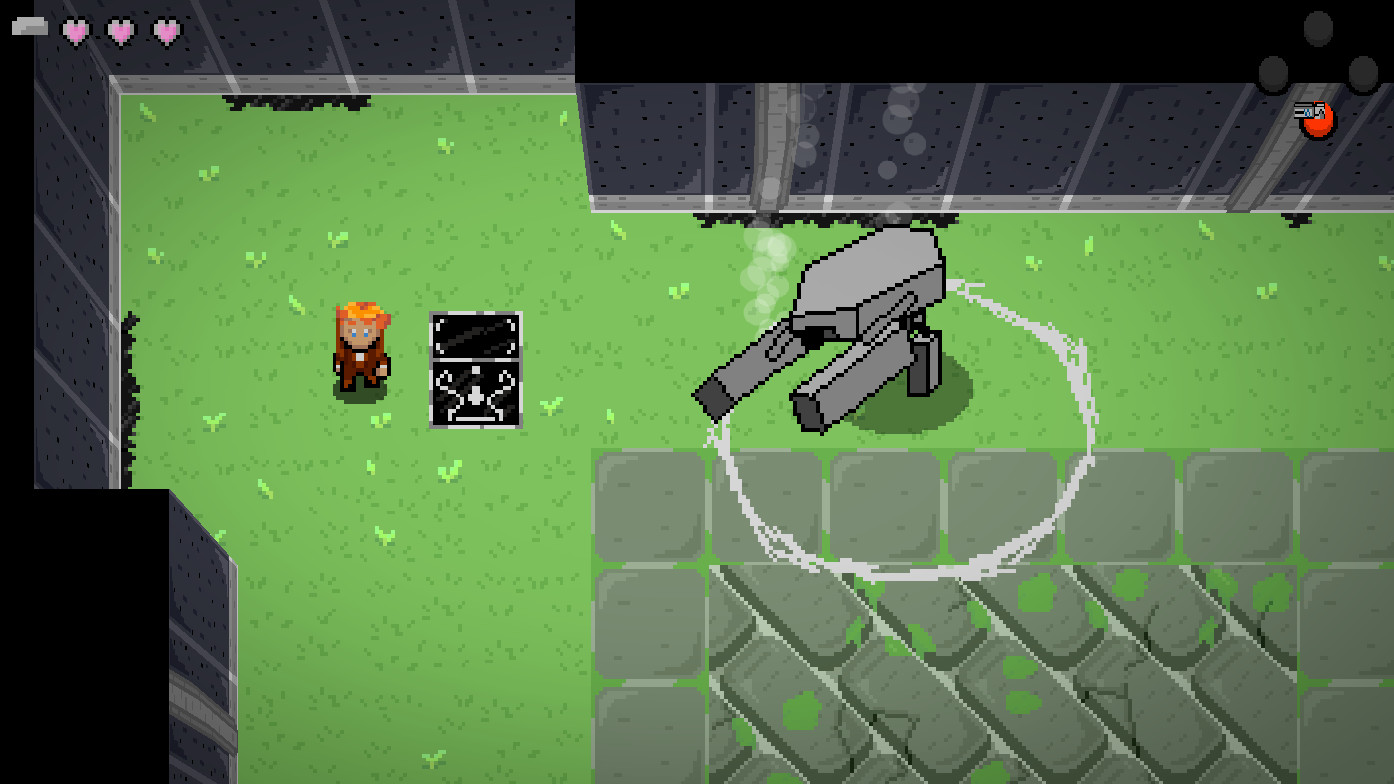Select the third pink heart icon
The width and height of the screenshot is (1394, 784).
click(167, 30)
